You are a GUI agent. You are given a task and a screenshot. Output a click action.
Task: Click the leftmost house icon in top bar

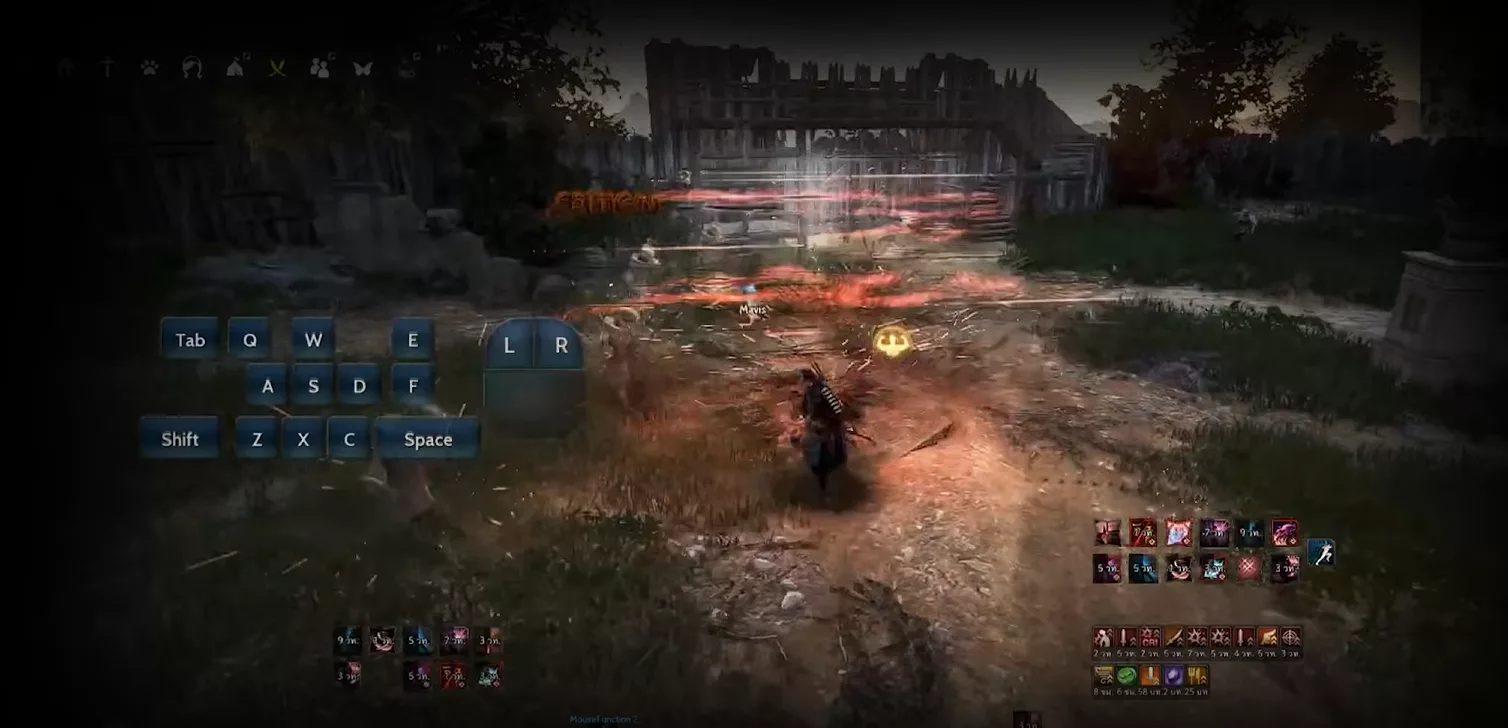pos(68,68)
